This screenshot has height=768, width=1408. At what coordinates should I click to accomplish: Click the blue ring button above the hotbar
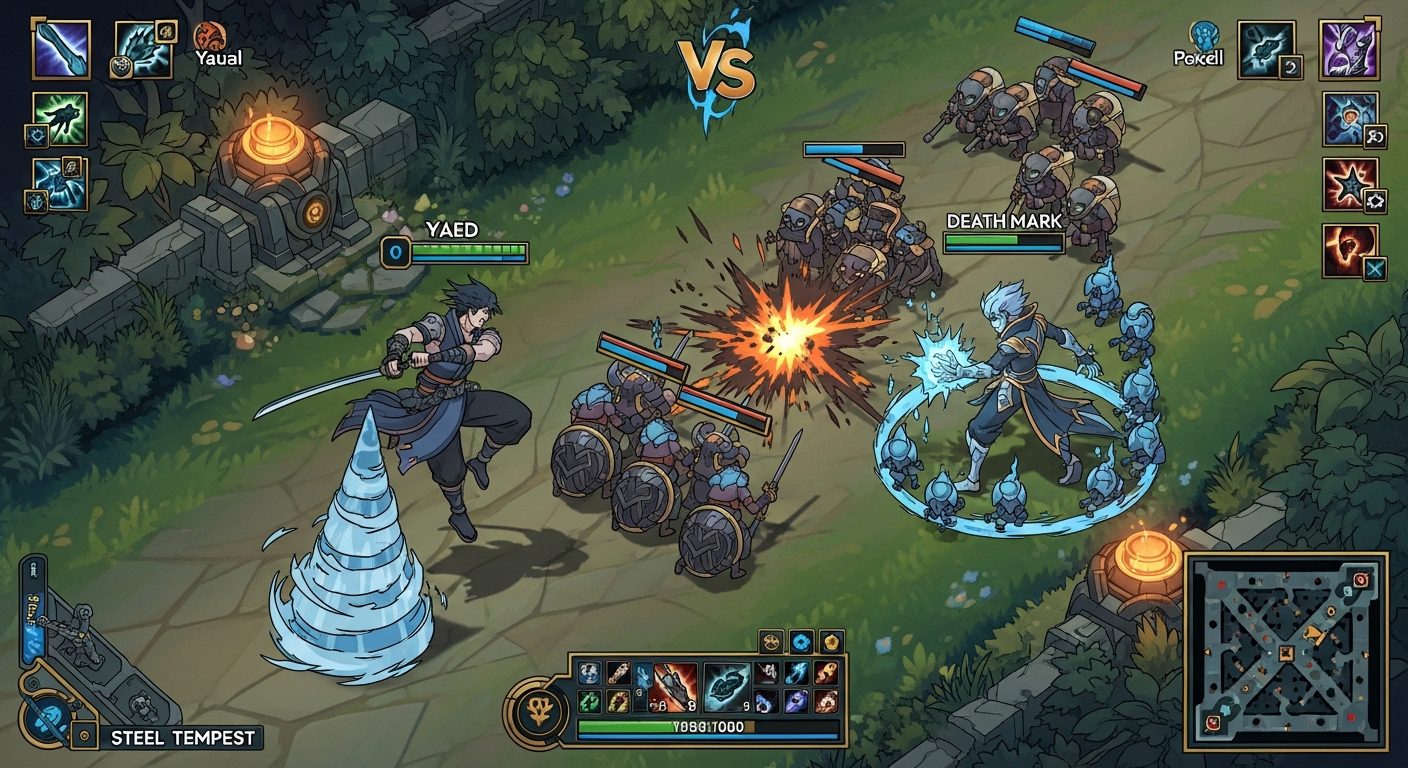point(801,642)
